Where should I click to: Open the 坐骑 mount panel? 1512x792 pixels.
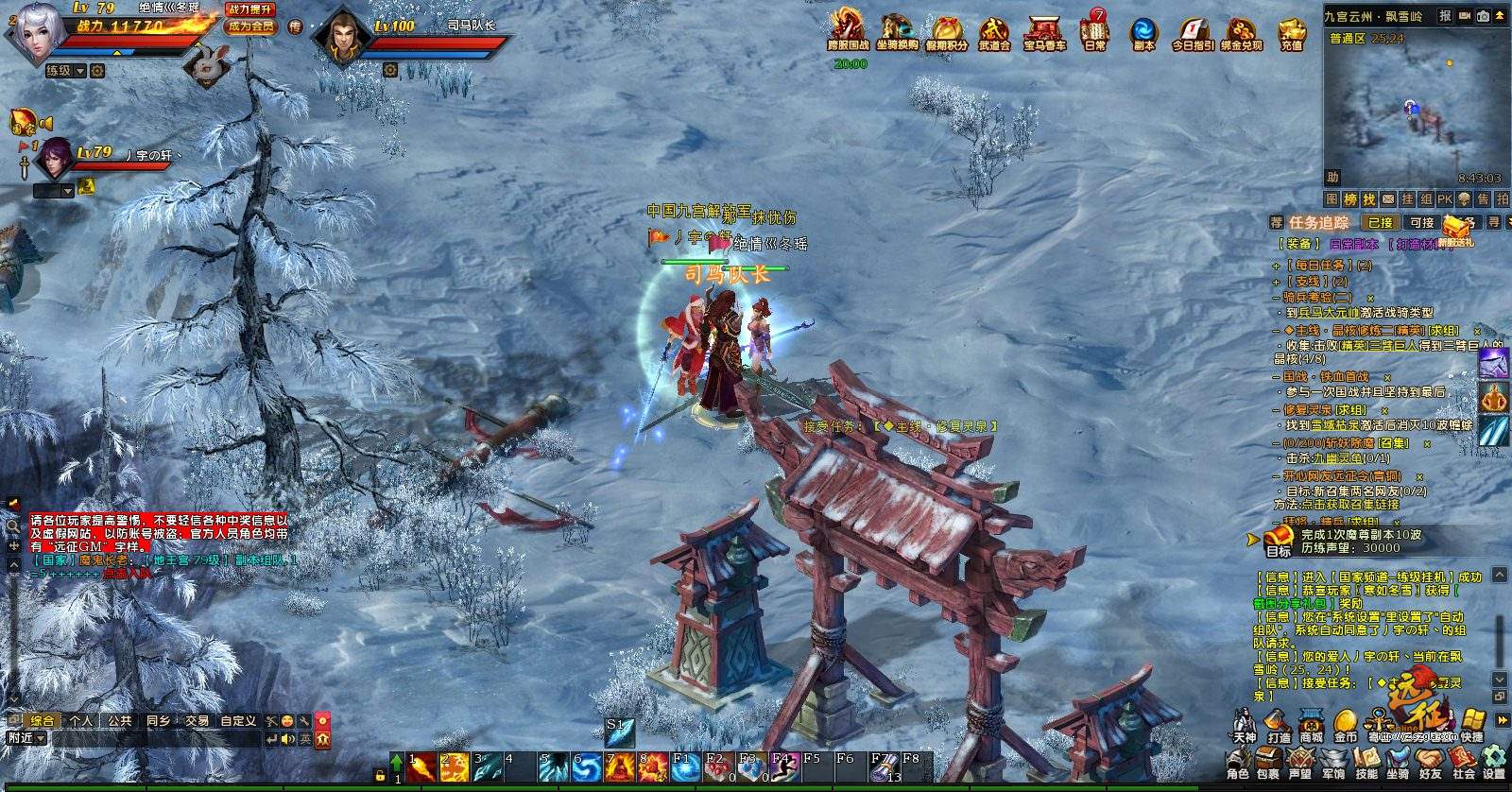click(x=1398, y=762)
